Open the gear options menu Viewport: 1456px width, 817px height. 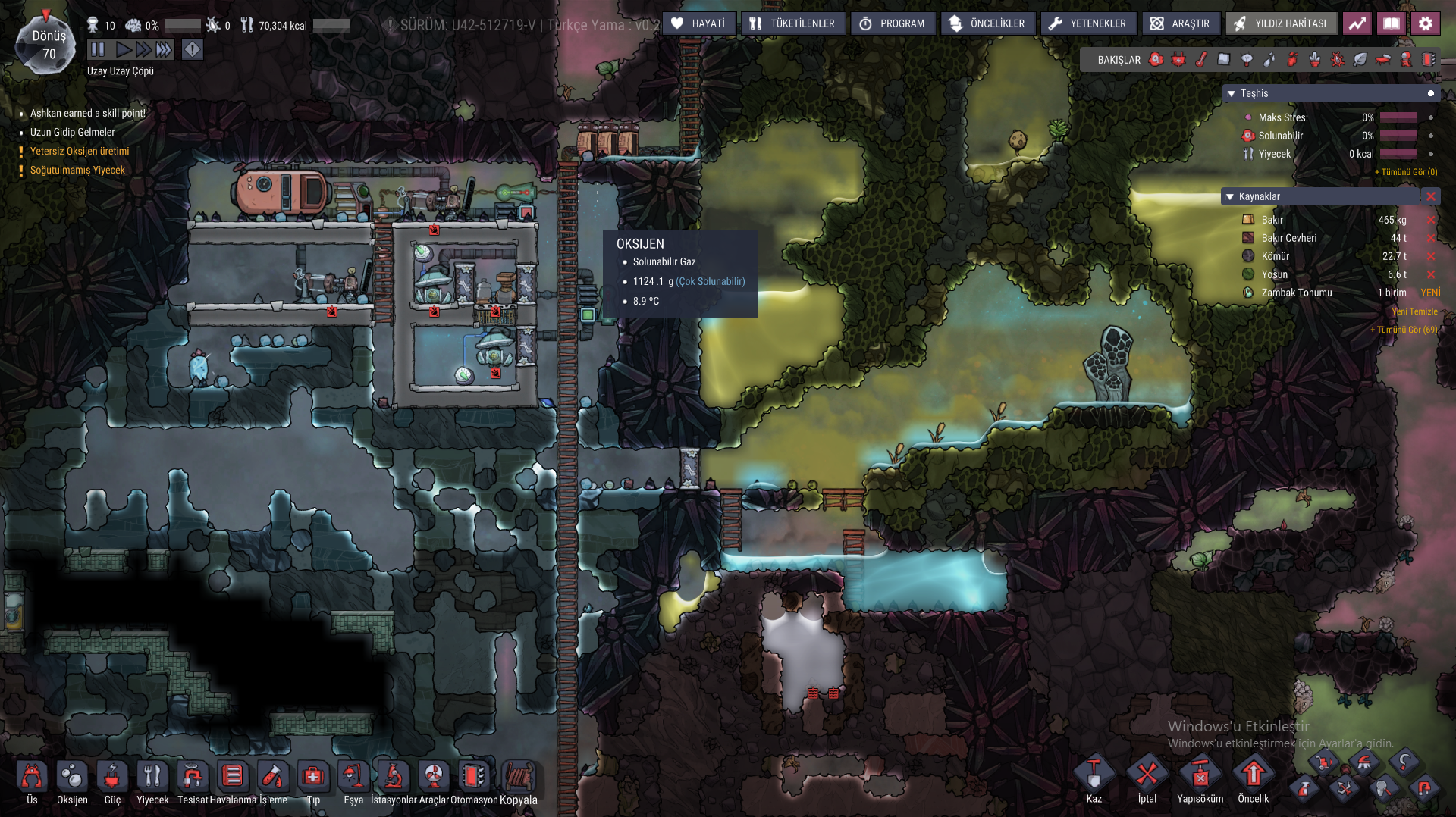1425,23
